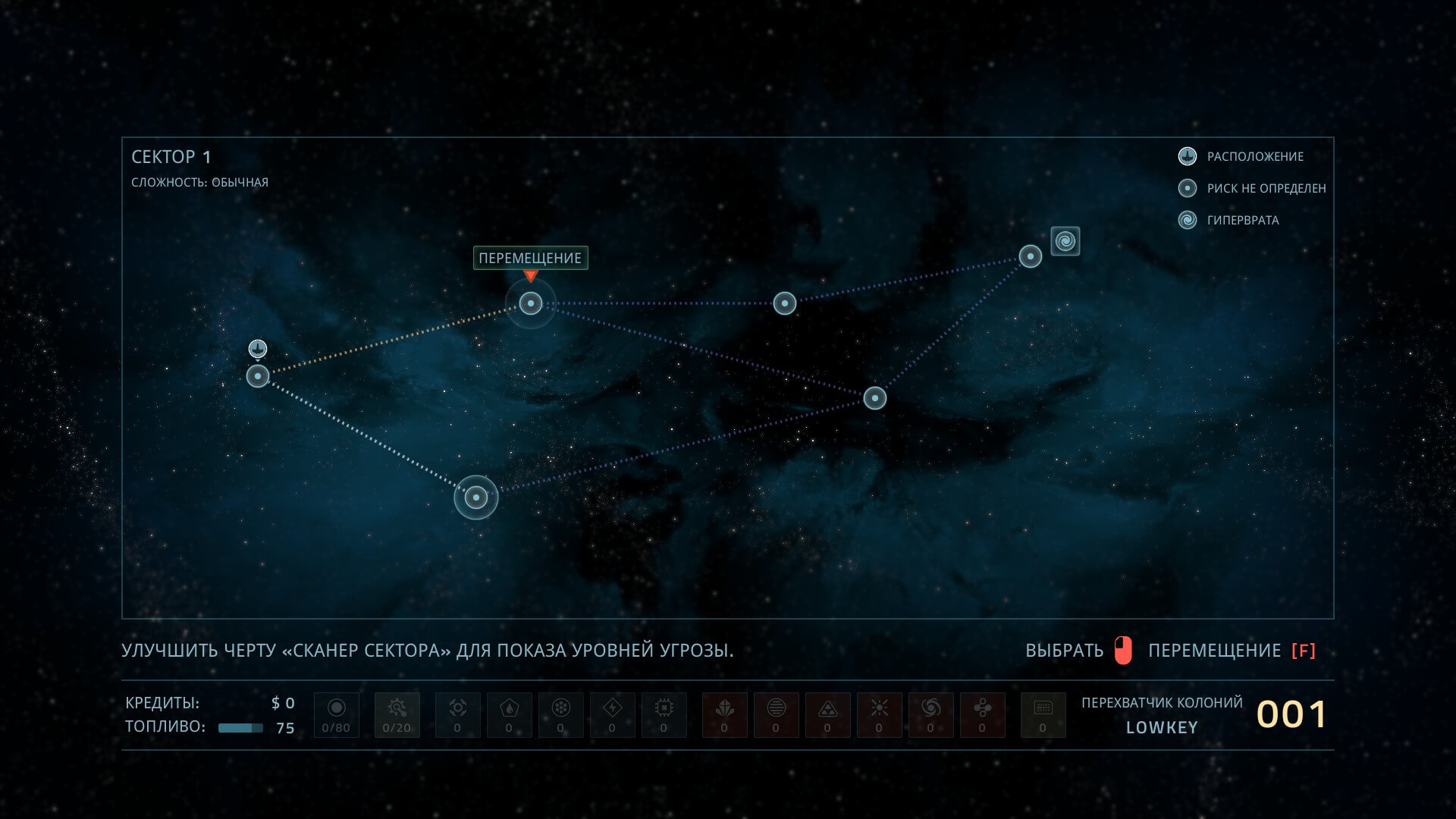Select the node beneath the ship location marker
1456x819 pixels.
(258, 376)
